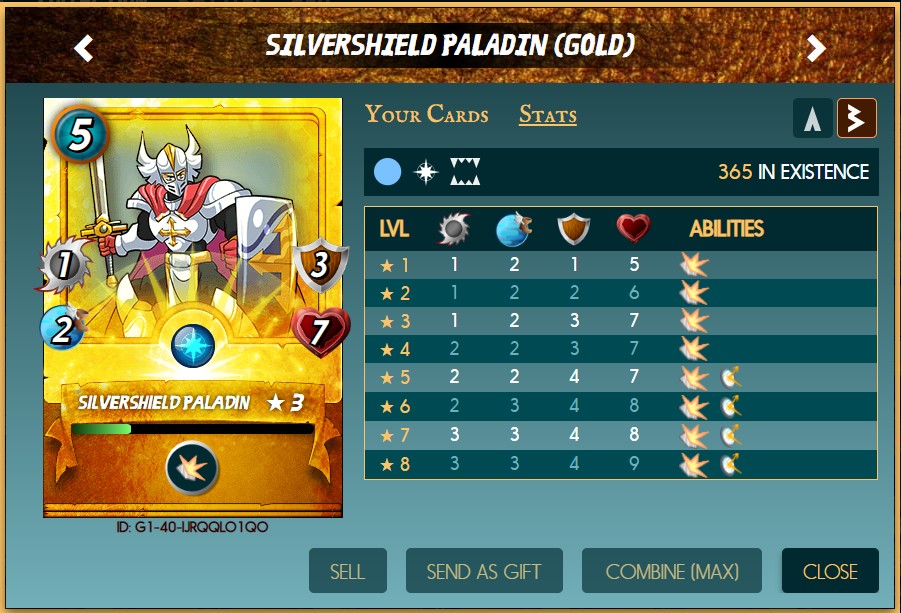Image resolution: width=901 pixels, height=613 pixels.
Task: Open the Stats tab
Action: pos(547,115)
